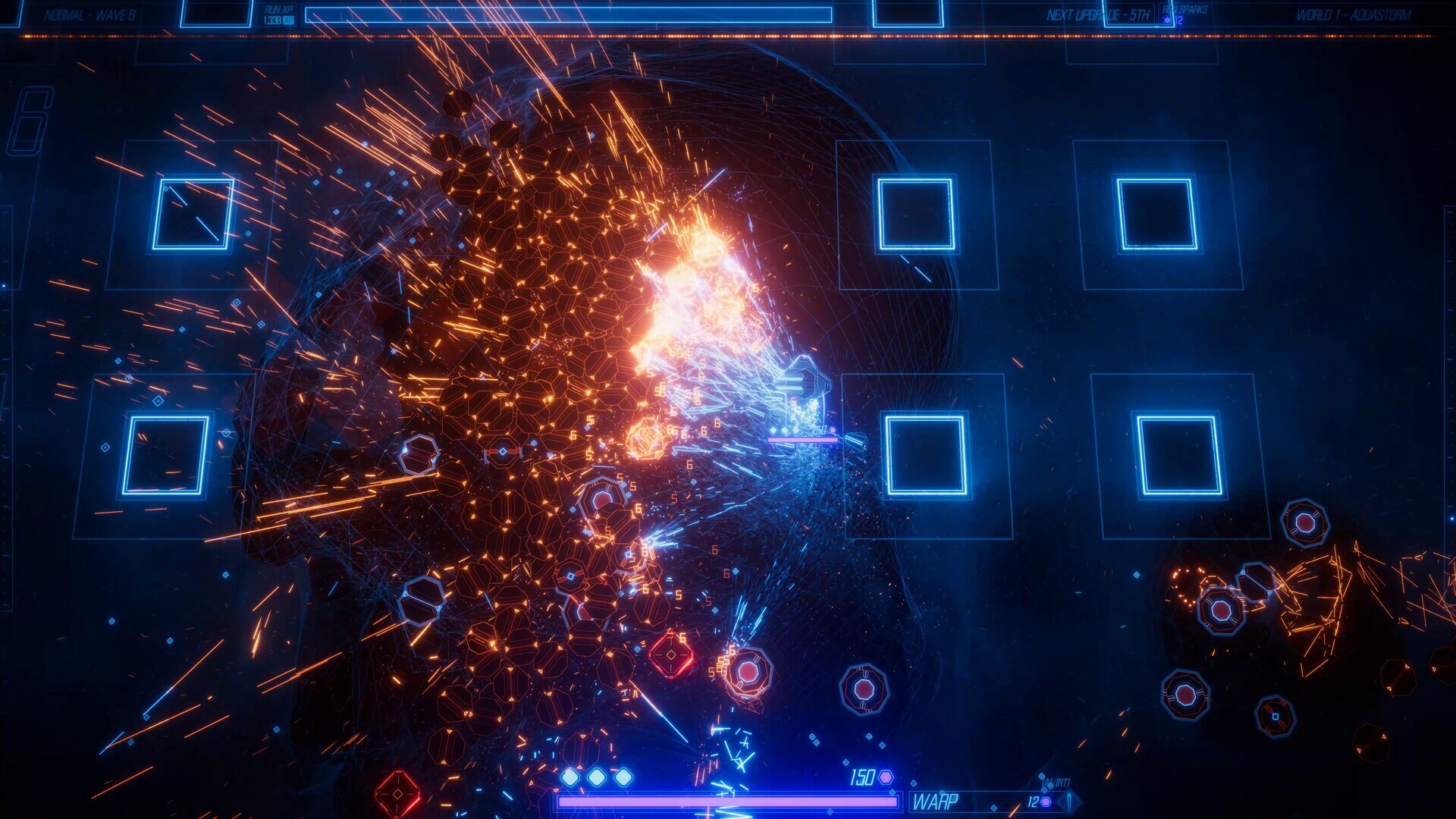Viewport: 1456px width, 819px height.
Task: Toggle the second ability diamond pip
Action: pos(596,776)
